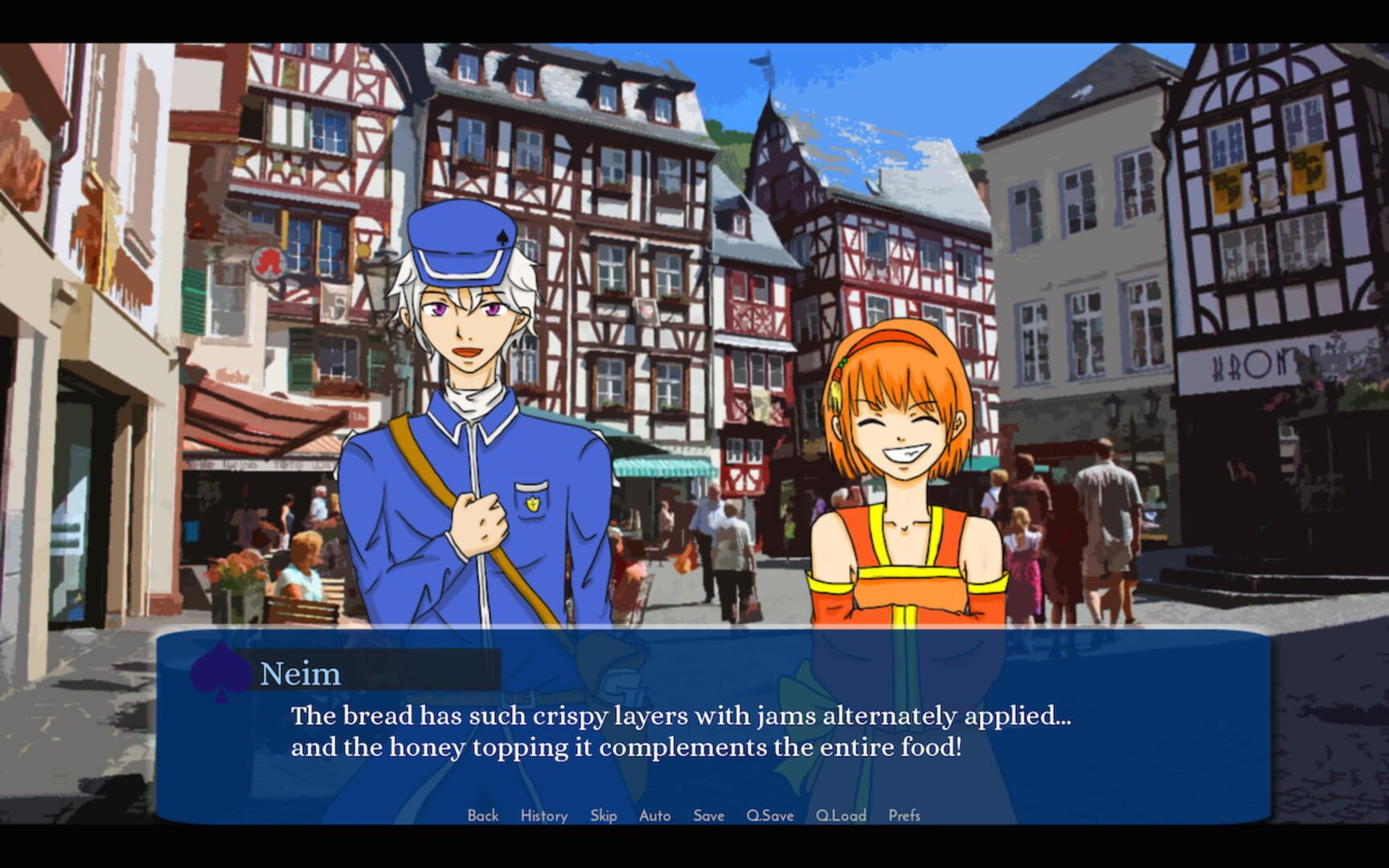This screenshot has width=1389, height=868.
Task: Enable Auto-play text mode
Action: click(655, 815)
